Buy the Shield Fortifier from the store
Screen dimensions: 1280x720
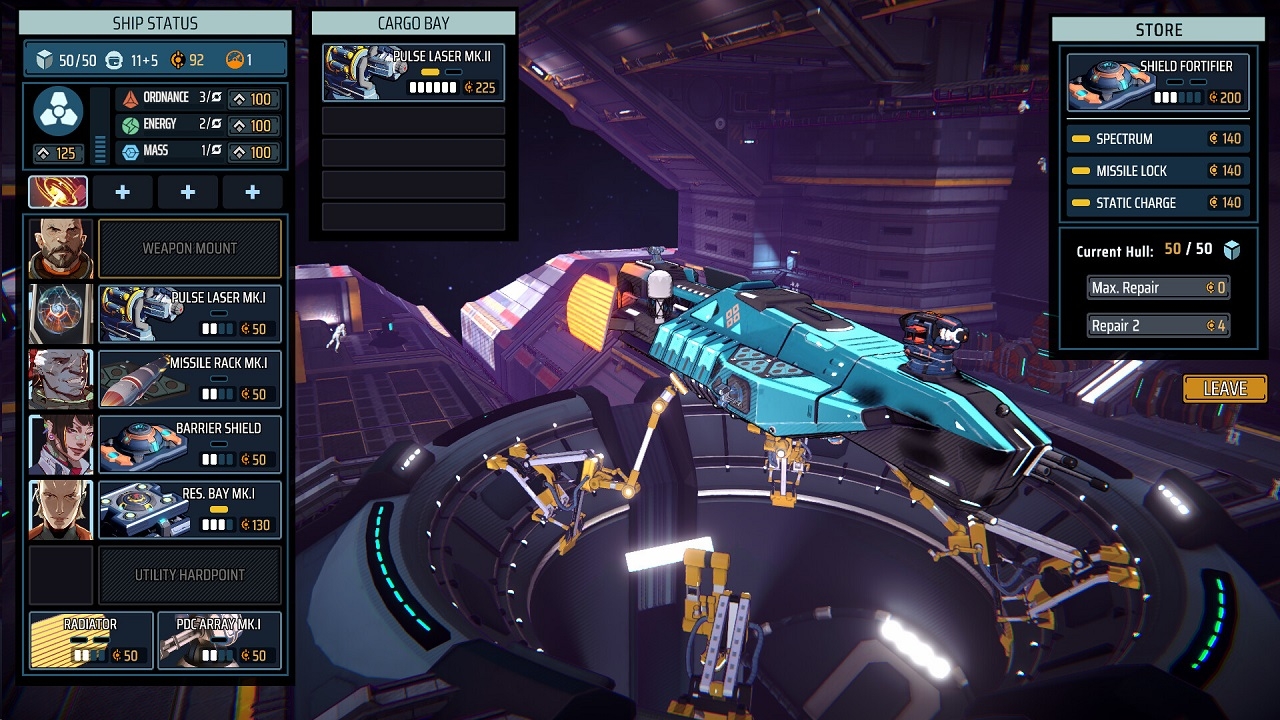tap(1158, 82)
